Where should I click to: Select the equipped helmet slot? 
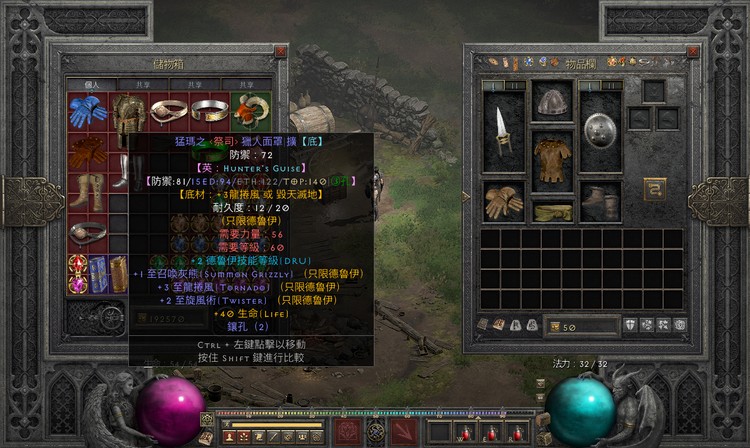click(552, 101)
